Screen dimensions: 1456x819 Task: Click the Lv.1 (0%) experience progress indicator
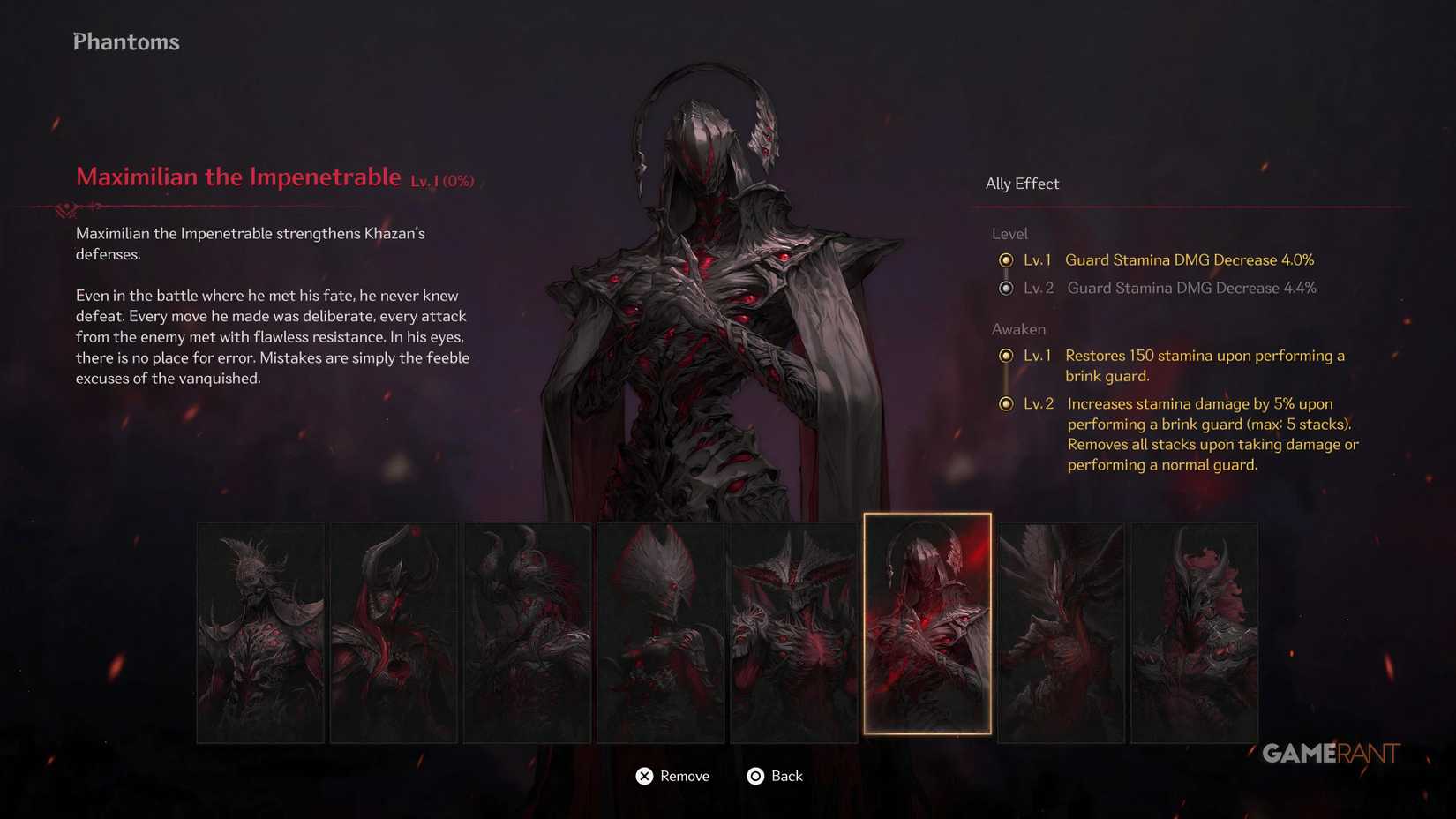pos(442,179)
